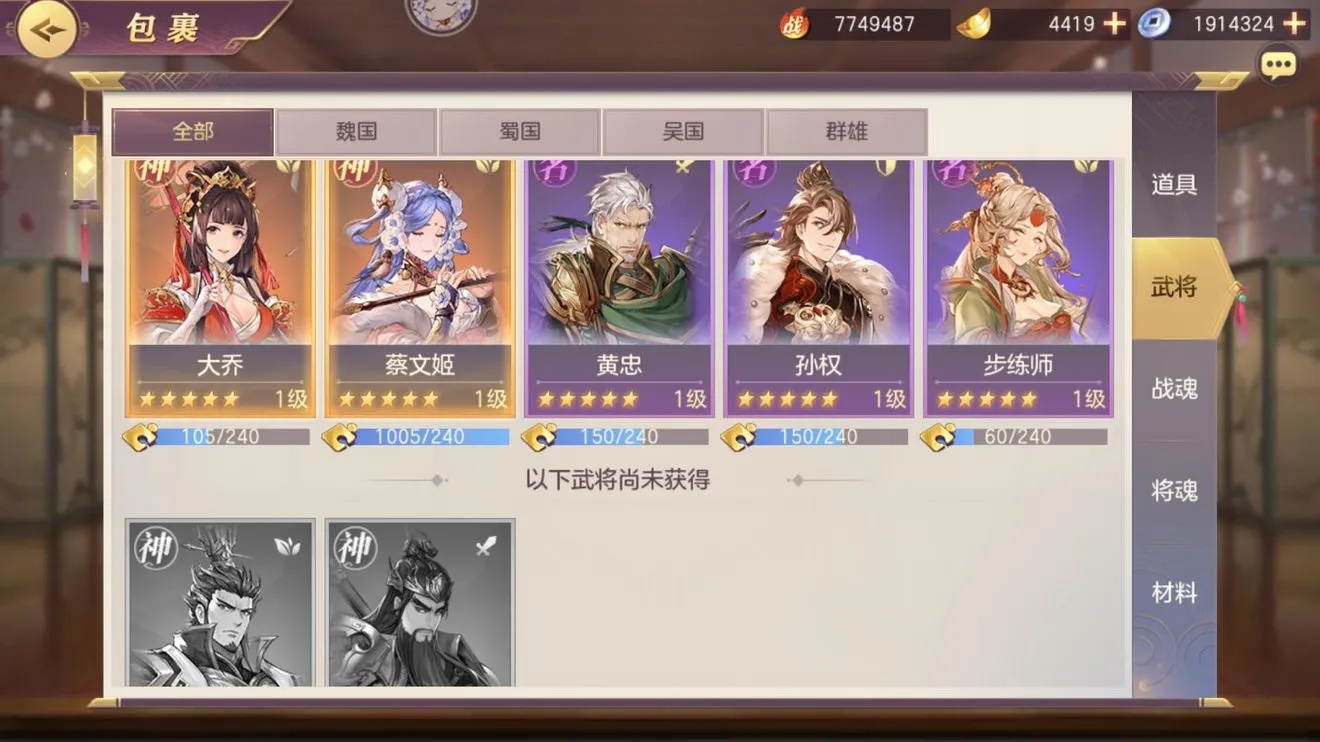Tap the plus button to buy gold ingots
1320x742 pixels.
pyautogui.click(x=1112, y=23)
